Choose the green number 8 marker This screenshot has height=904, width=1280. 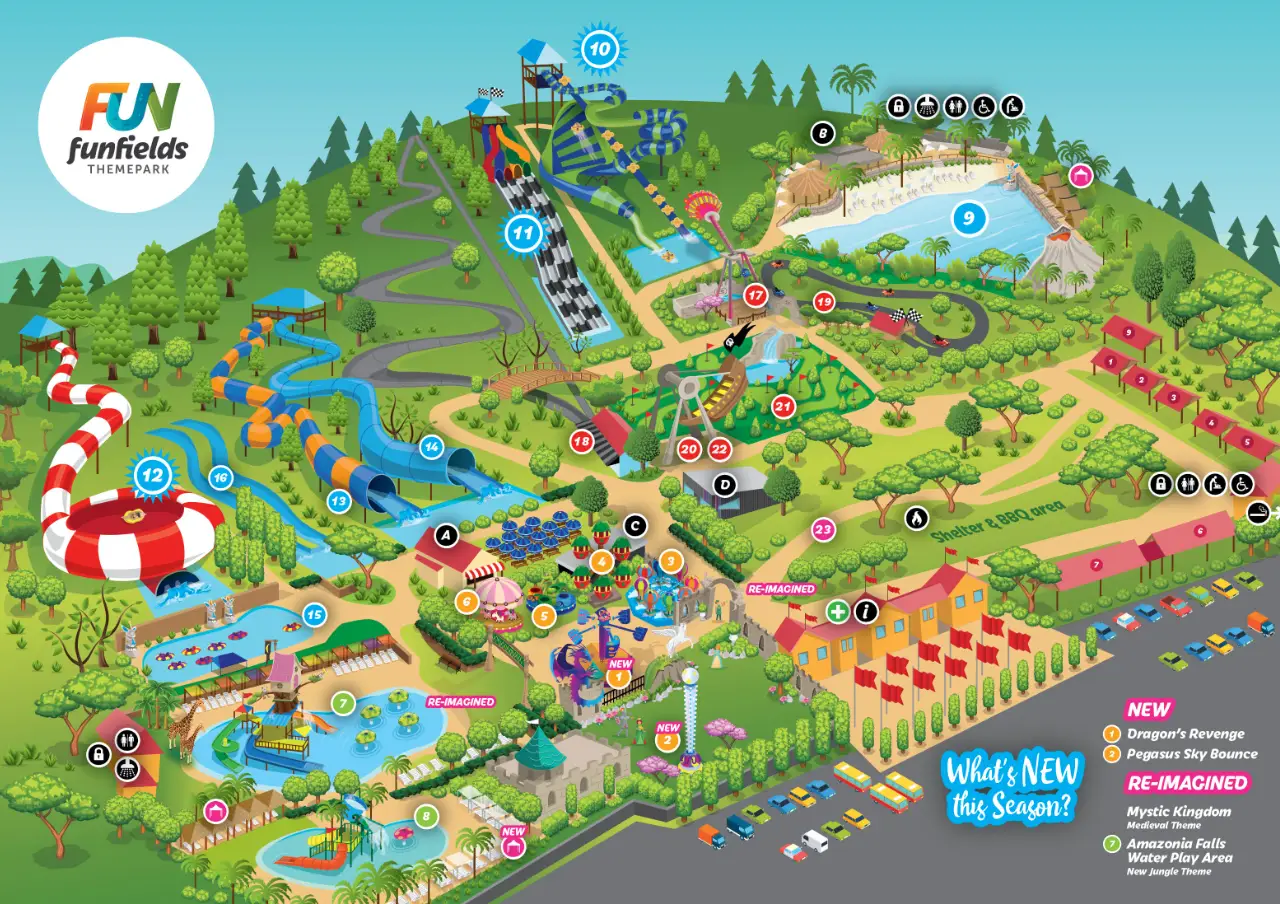[428, 816]
